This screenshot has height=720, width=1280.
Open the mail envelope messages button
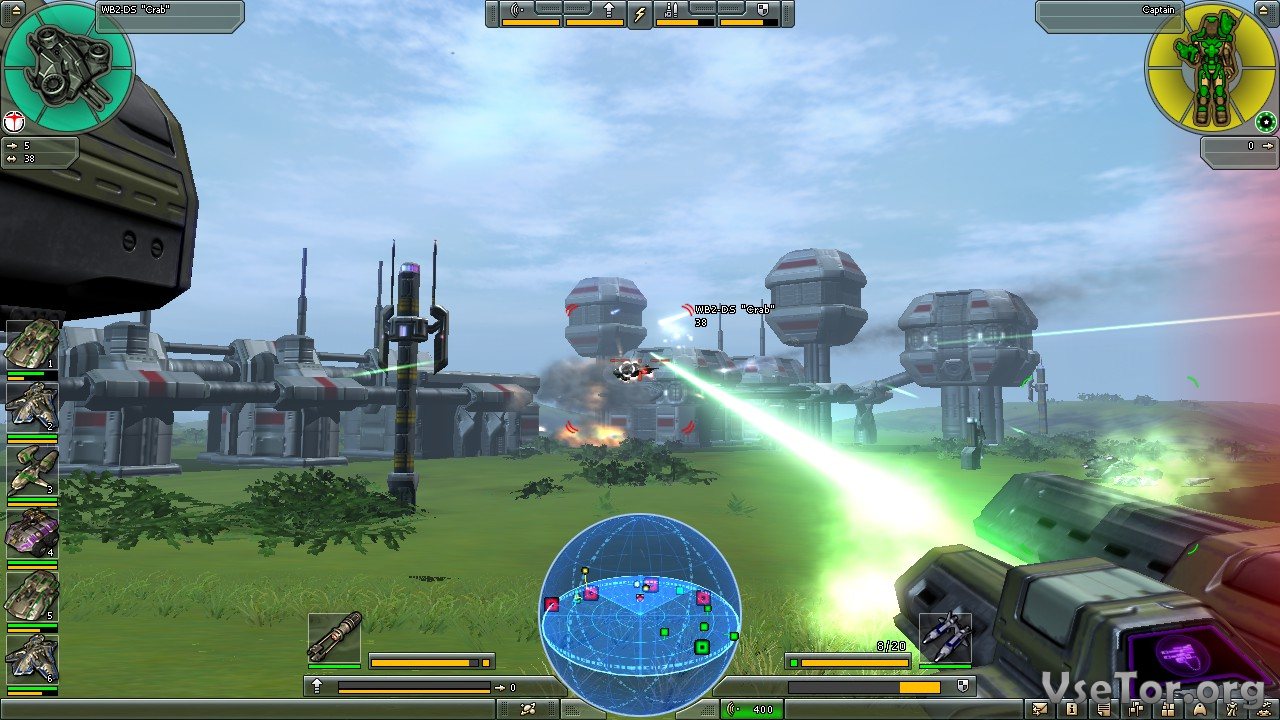pyautogui.click(x=1042, y=709)
